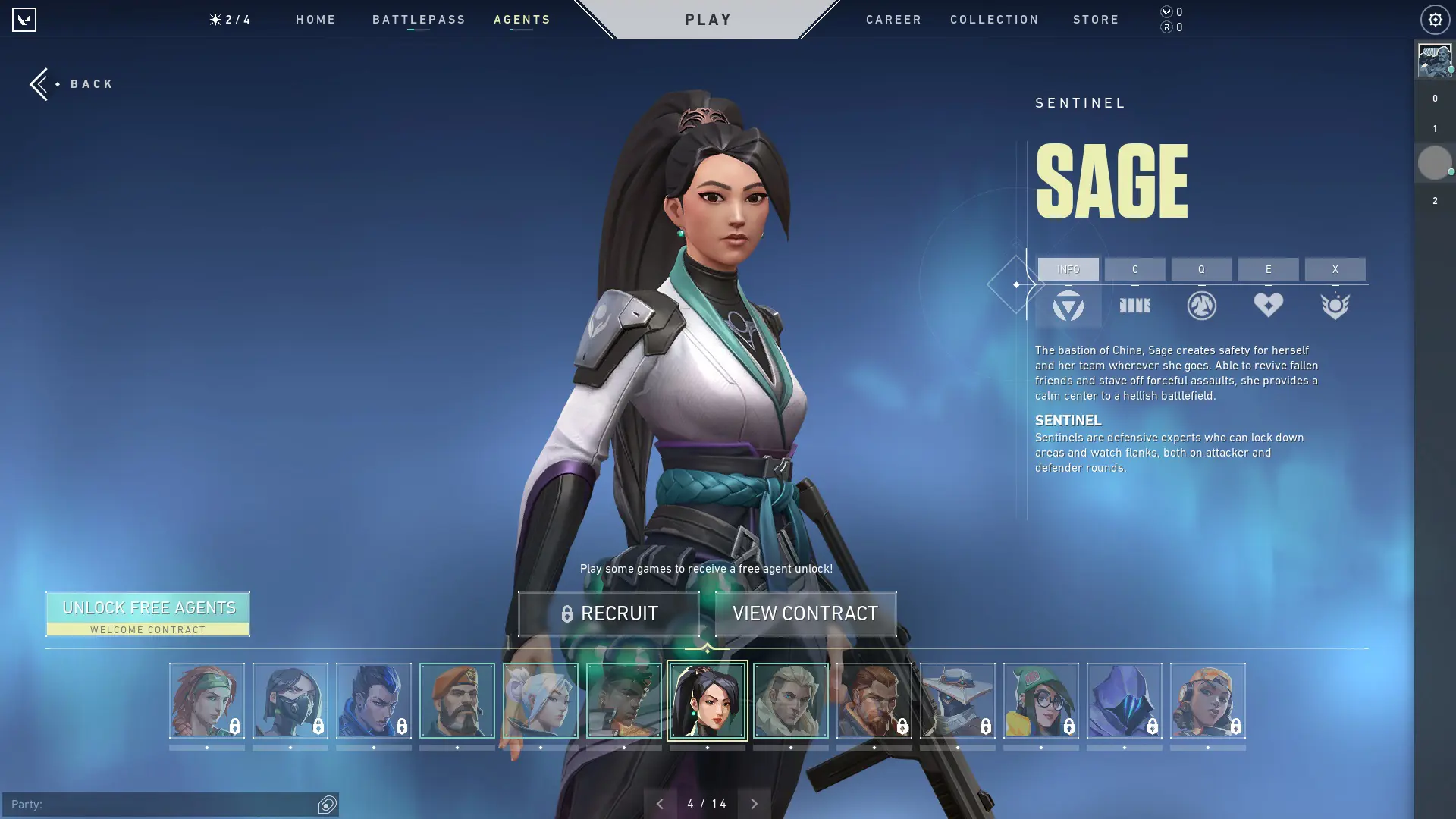Select the Q ability tab toggle
Screen dimensions: 1456x819
(1202, 269)
